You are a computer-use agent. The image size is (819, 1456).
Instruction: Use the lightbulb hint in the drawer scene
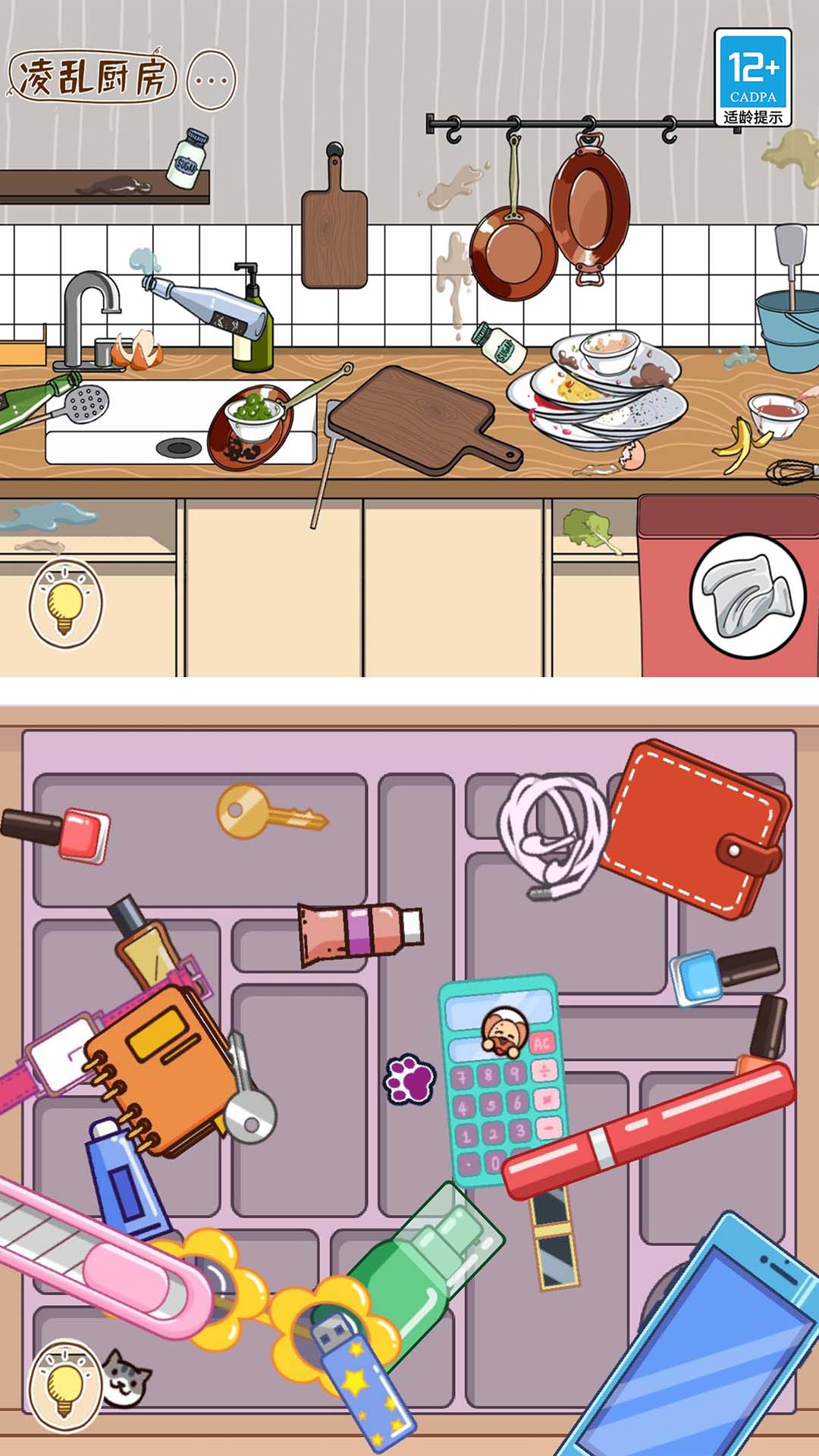click(x=64, y=1386)
